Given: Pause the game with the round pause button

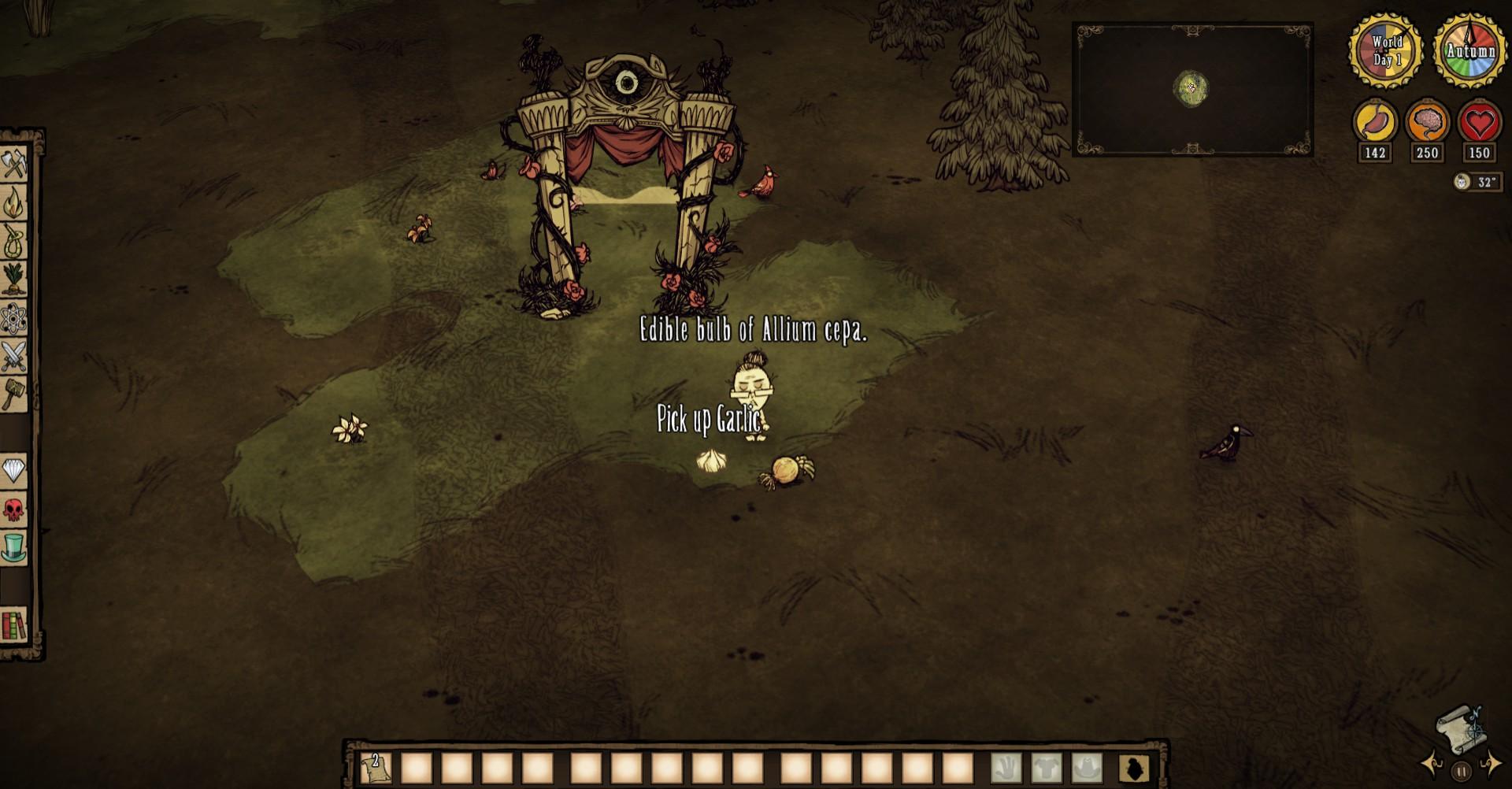Looking at the screenshot, I should pyautogui.click(x=1461, y=772).
